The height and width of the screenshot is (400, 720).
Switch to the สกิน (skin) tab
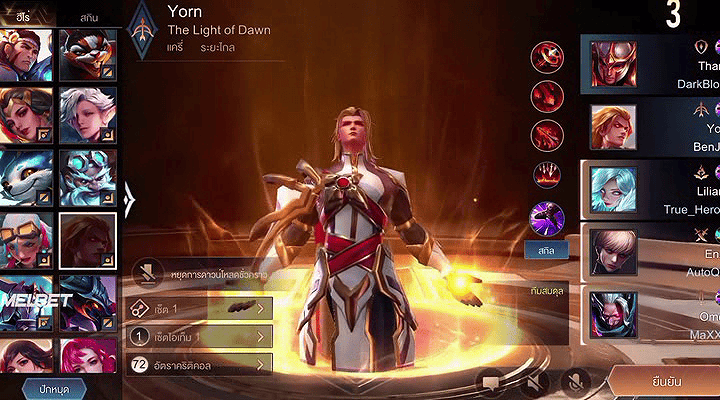pyautogui.click(x=89, y=18)
